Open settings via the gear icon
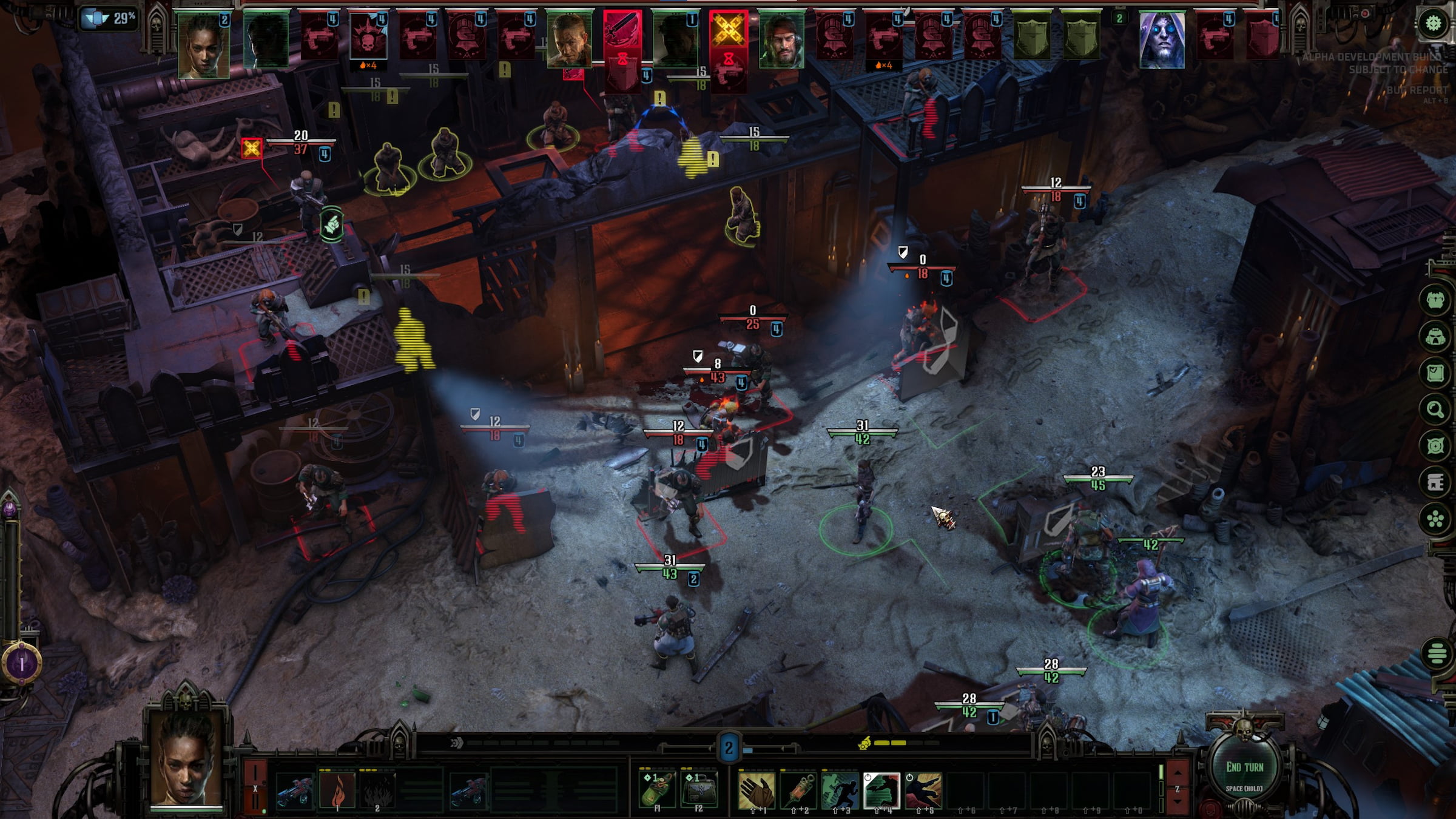This screenshot has height=819, width=1456. (1433, 24)
